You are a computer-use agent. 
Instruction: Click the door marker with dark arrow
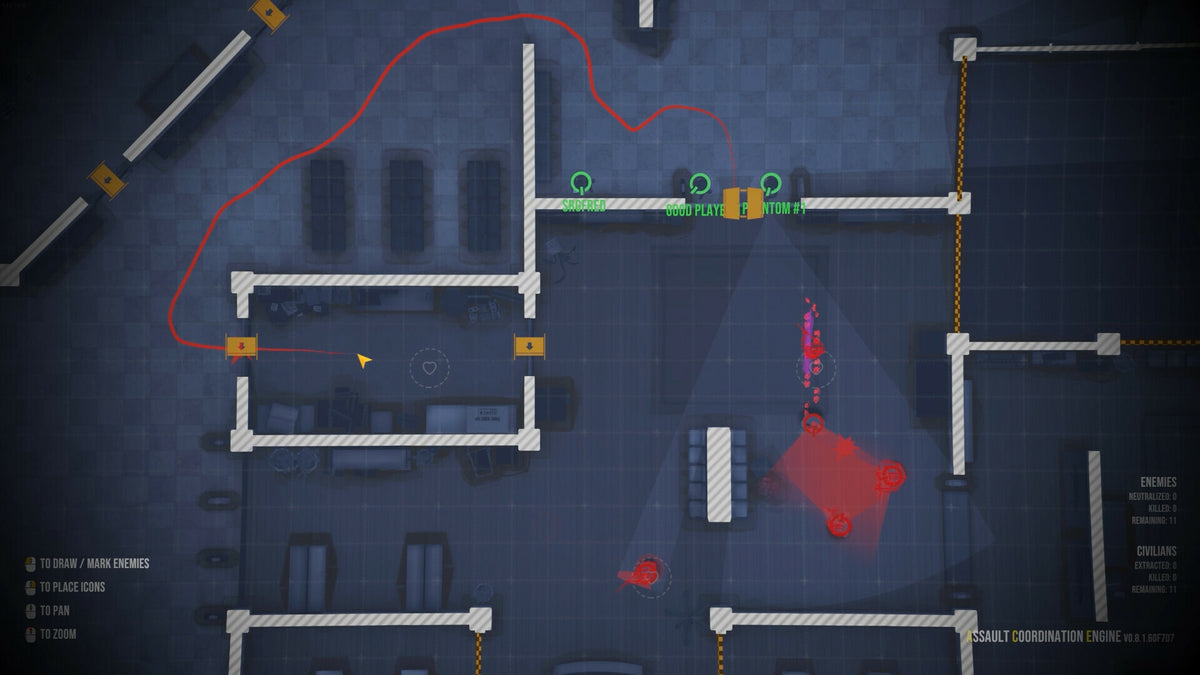pos(529,346)
